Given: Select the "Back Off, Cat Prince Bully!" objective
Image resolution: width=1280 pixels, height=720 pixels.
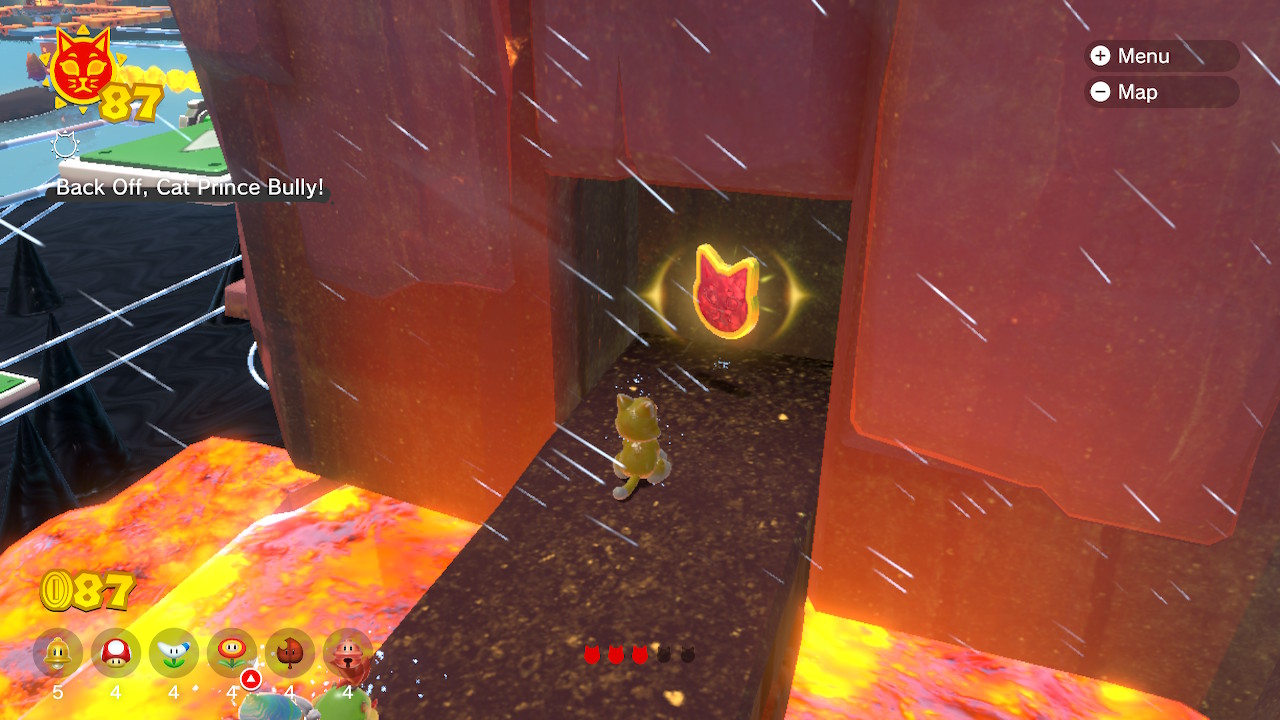Looking at the screenshot, I should [x=190, y=187].
